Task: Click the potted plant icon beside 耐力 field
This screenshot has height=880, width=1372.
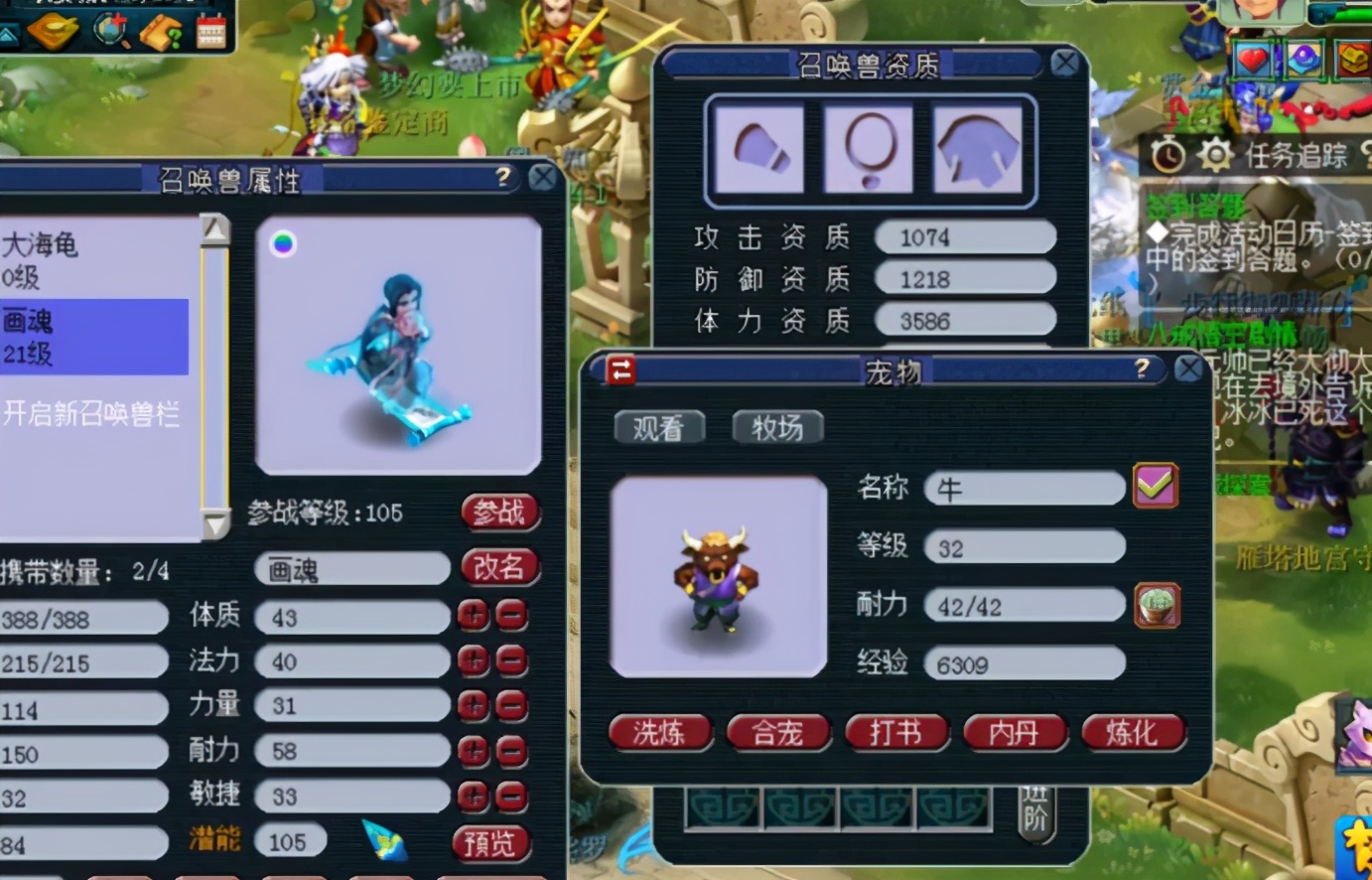Action: [x=1155, y=604]
